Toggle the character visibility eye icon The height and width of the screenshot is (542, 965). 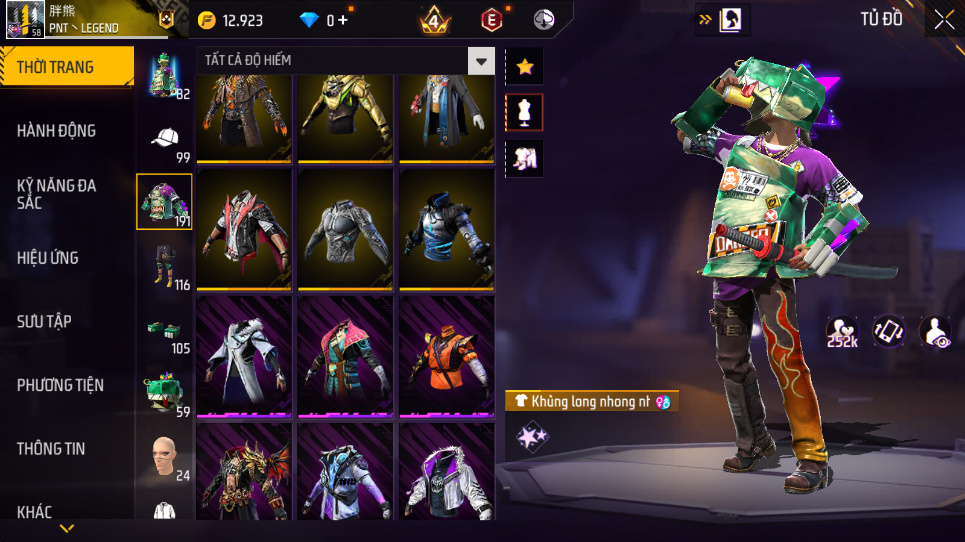point(935,332)
